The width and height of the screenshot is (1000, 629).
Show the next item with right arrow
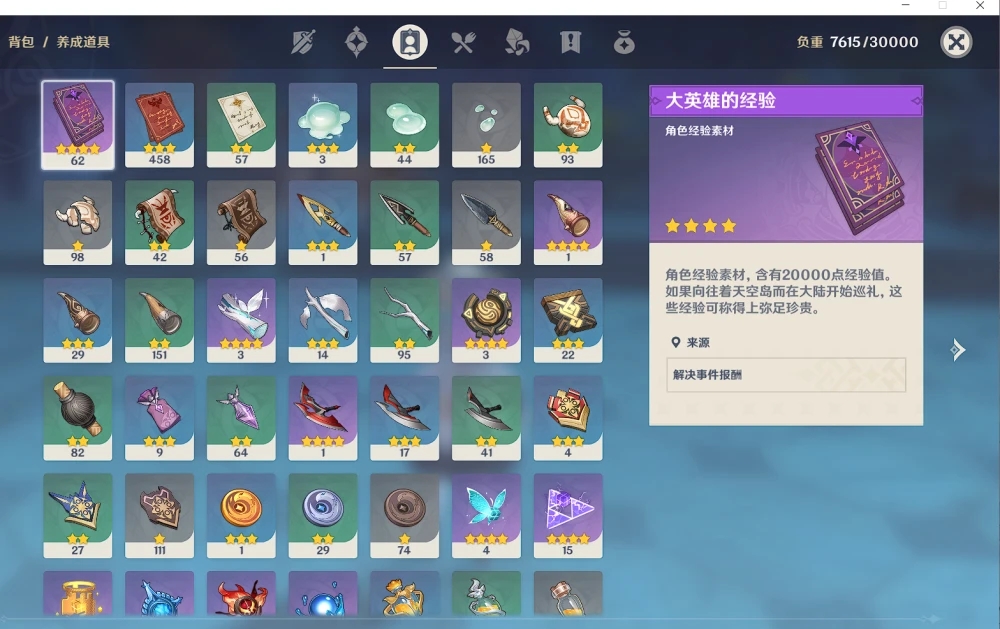click(x=958, y=349)
